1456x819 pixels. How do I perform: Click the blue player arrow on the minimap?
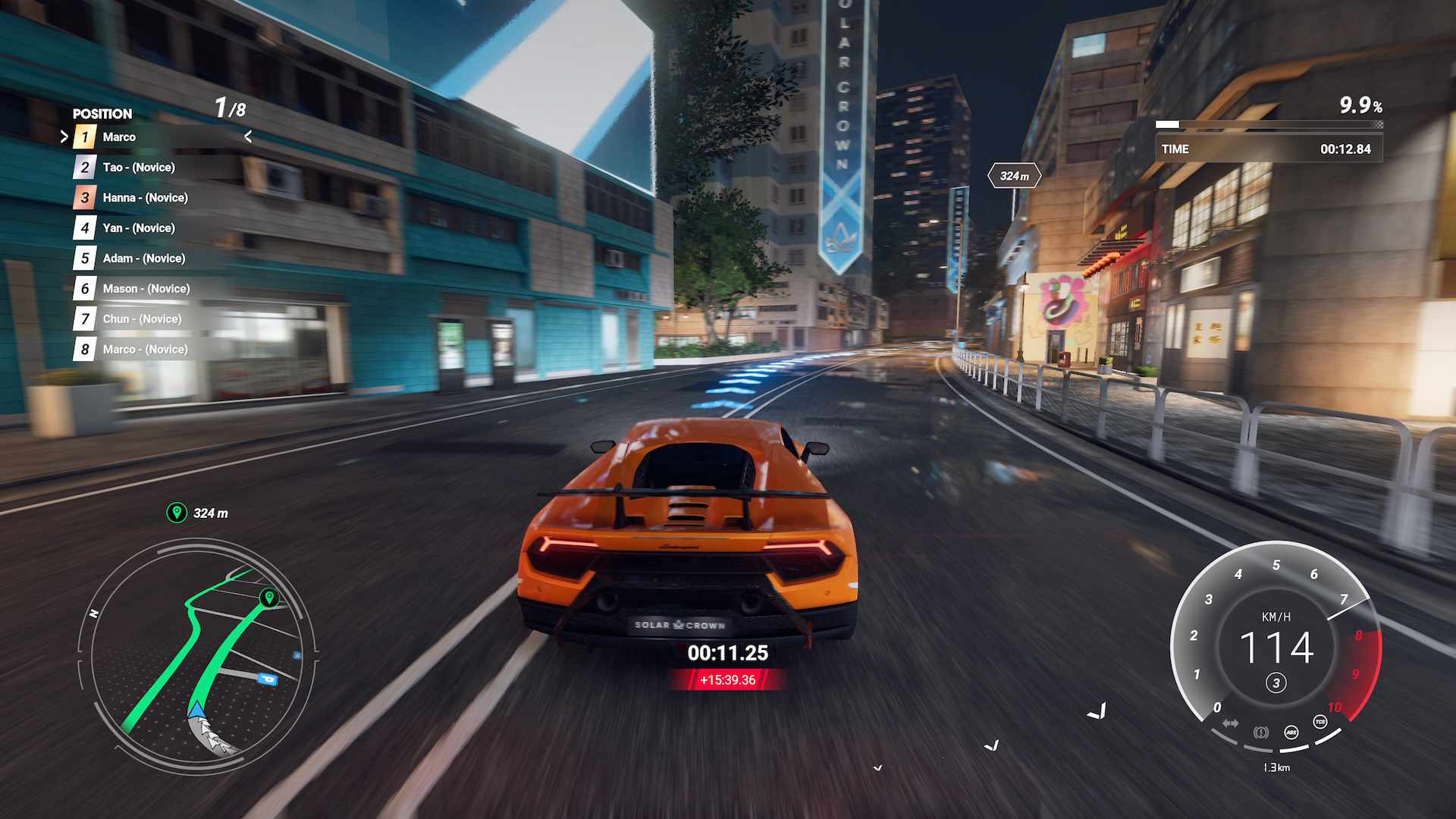pyautogui.click(x=196, y=711)
